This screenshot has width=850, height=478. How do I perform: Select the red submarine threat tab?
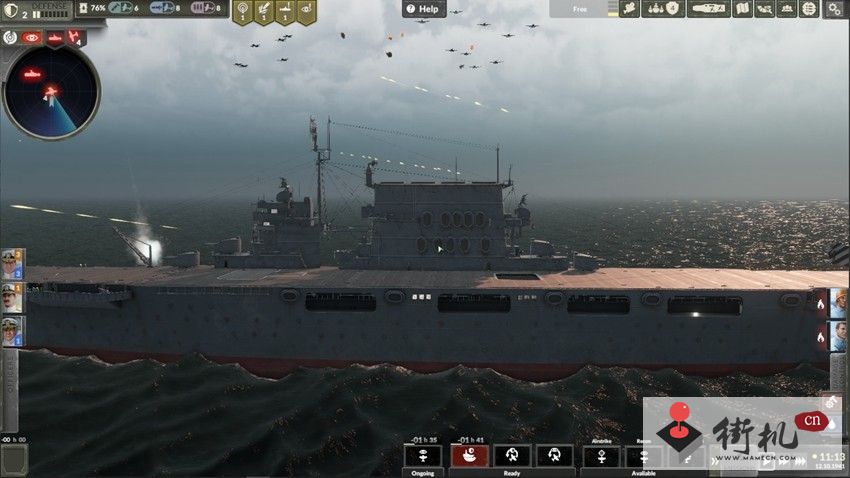54,38
